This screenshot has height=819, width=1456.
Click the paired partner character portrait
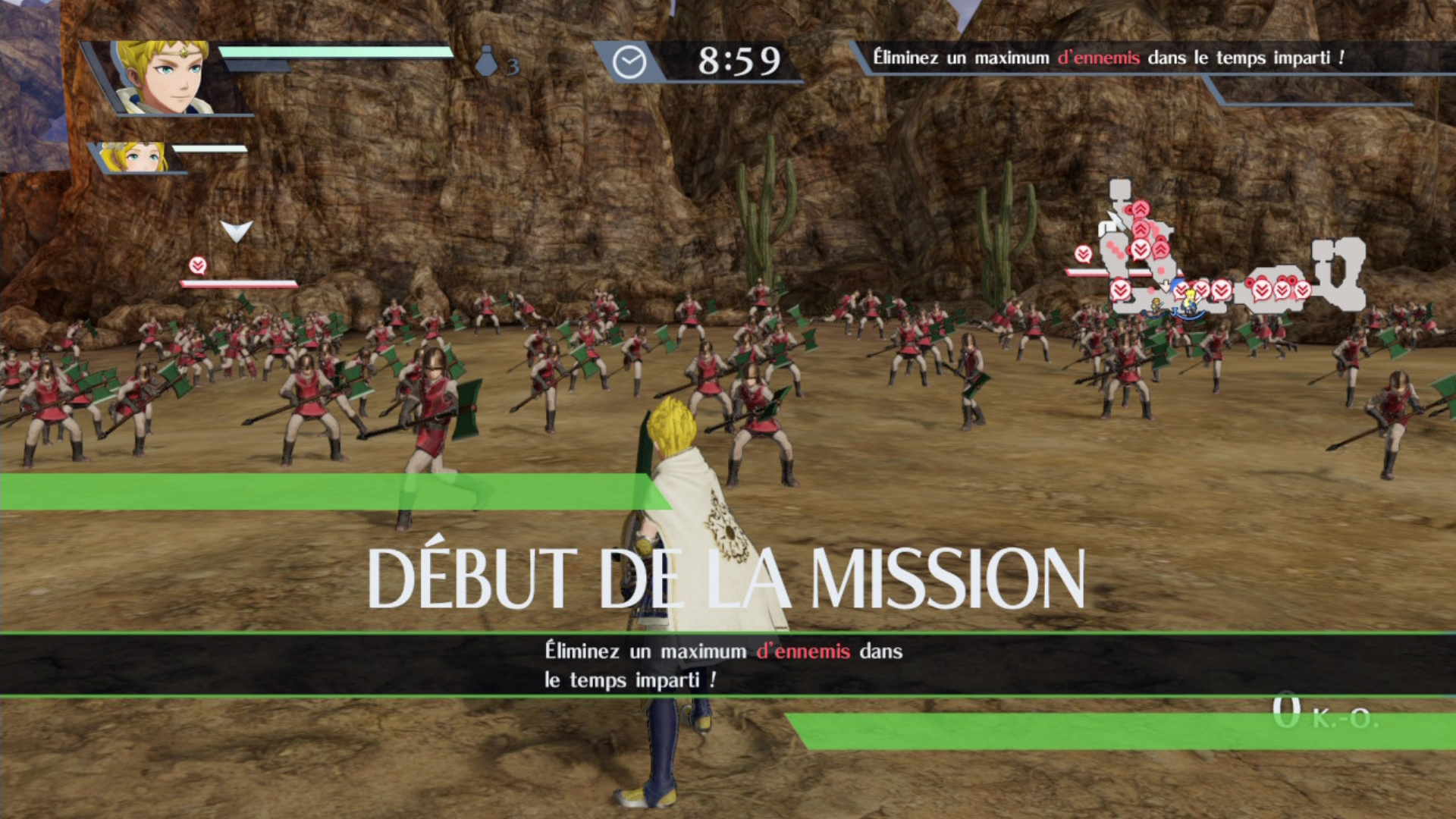[x=135, y=157]
